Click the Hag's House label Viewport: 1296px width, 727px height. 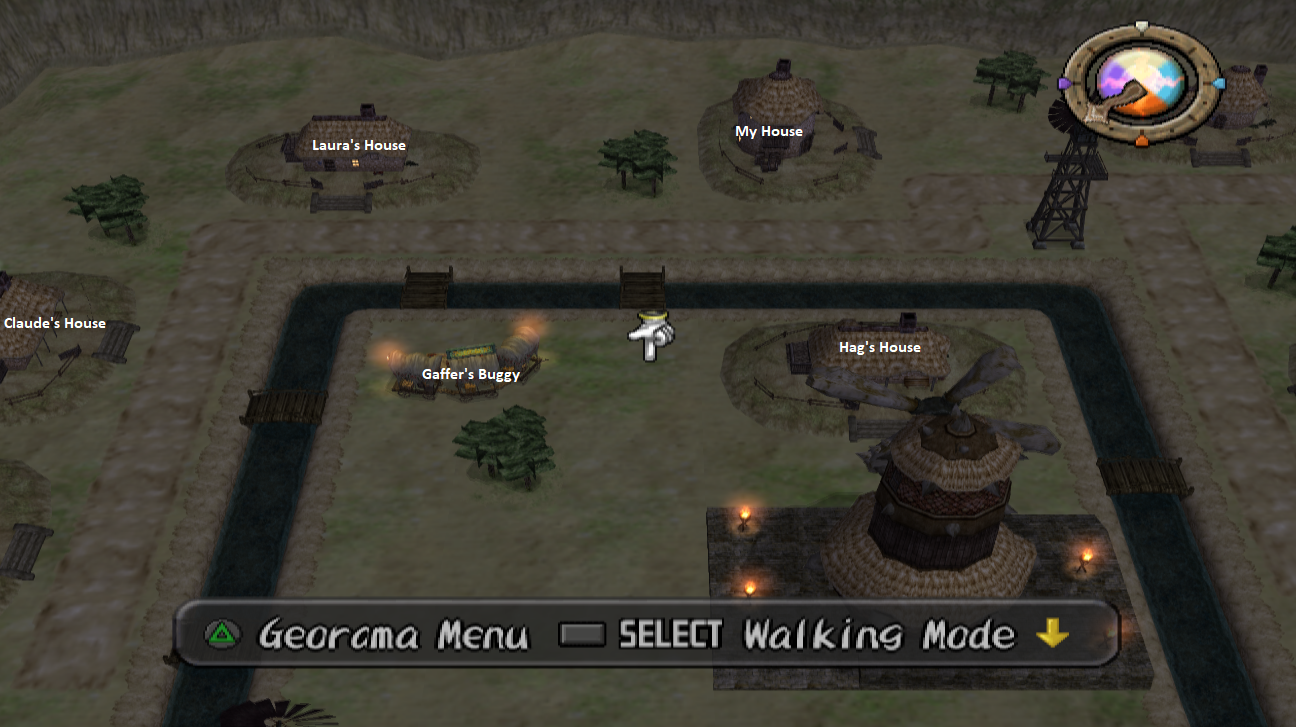[881, 346]
